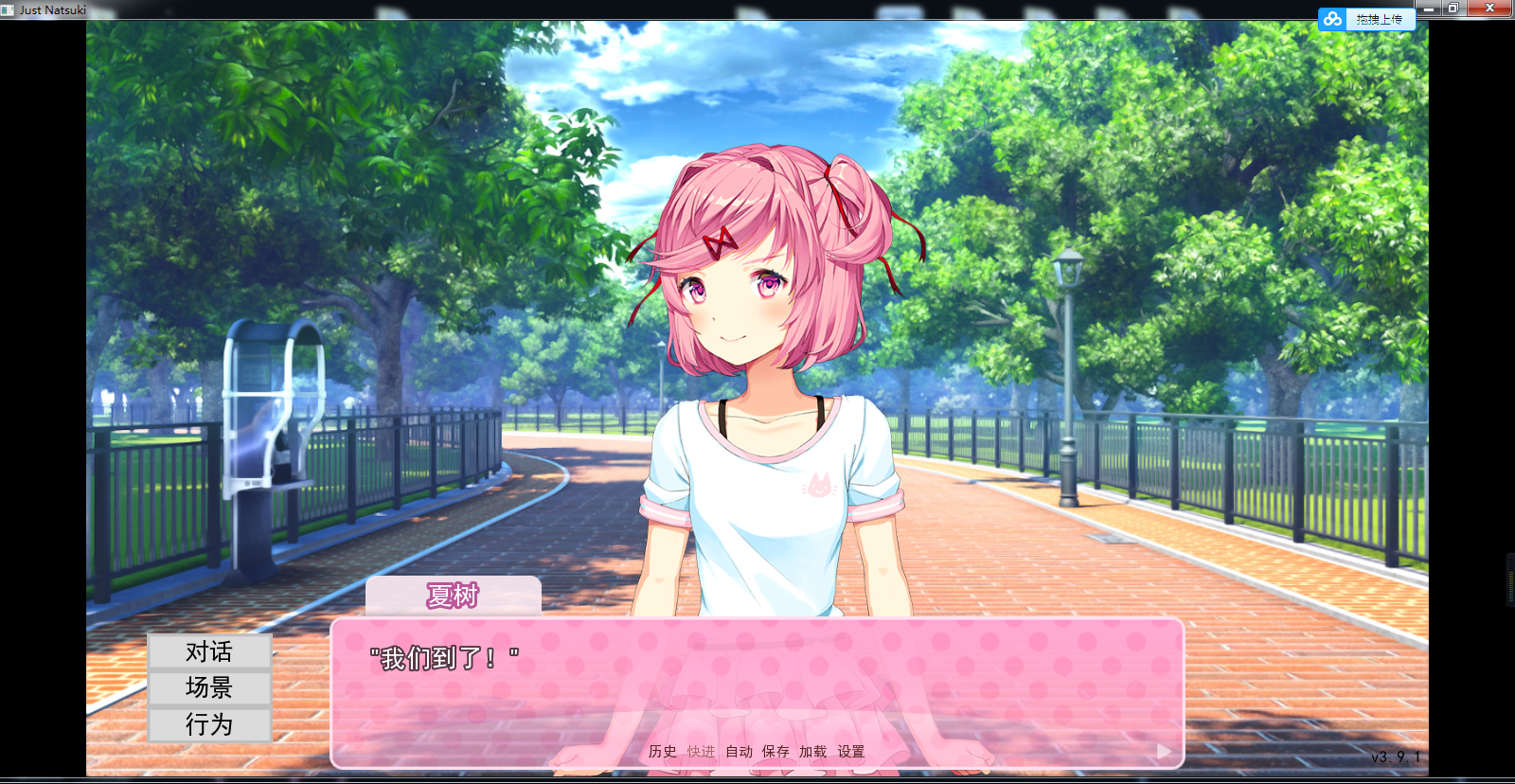Open 设置 settings
This screenshot has height=784, width=1515.
tap(850, 752)
